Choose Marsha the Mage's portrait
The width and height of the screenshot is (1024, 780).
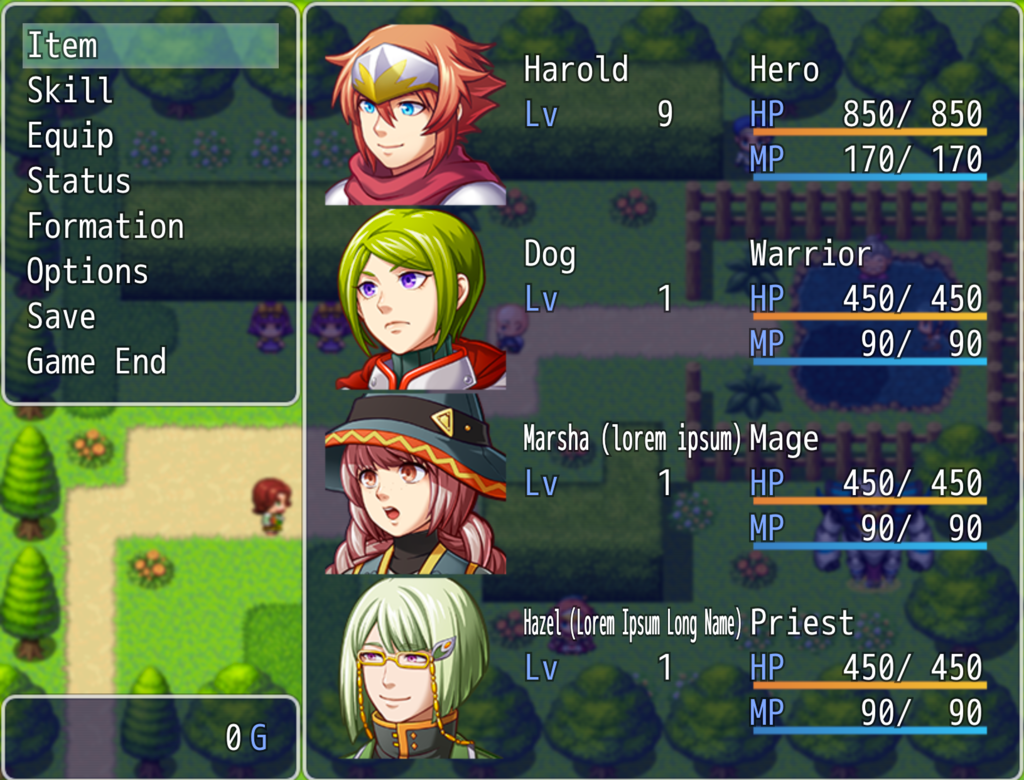(x=415, y=484)
